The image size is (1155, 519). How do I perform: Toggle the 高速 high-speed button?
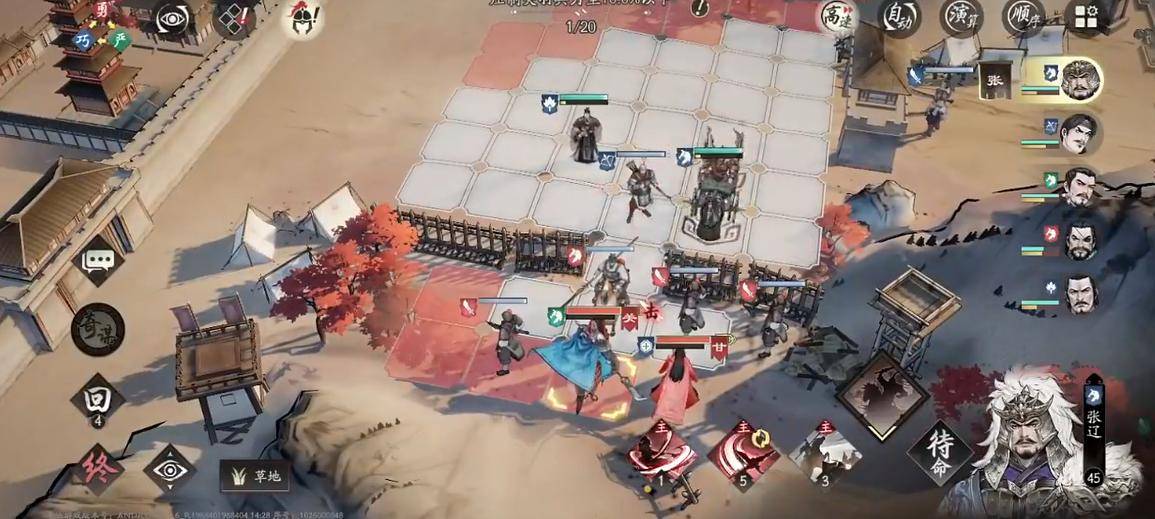click(837, 17)
